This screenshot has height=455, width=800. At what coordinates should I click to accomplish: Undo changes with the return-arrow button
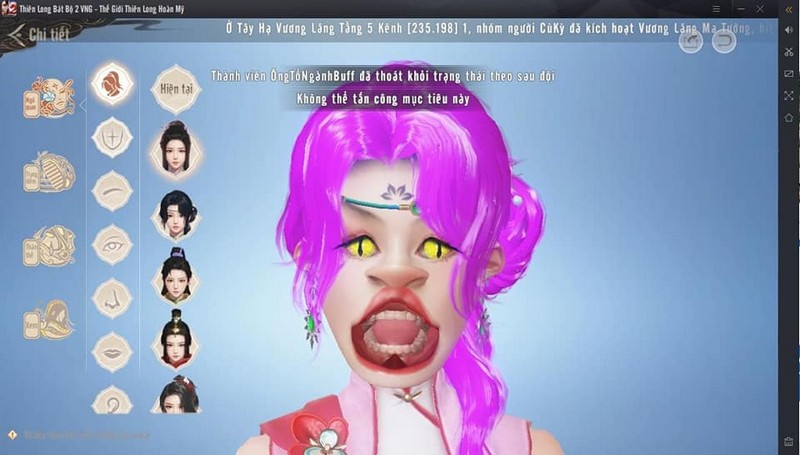click(x=723, y=41)
